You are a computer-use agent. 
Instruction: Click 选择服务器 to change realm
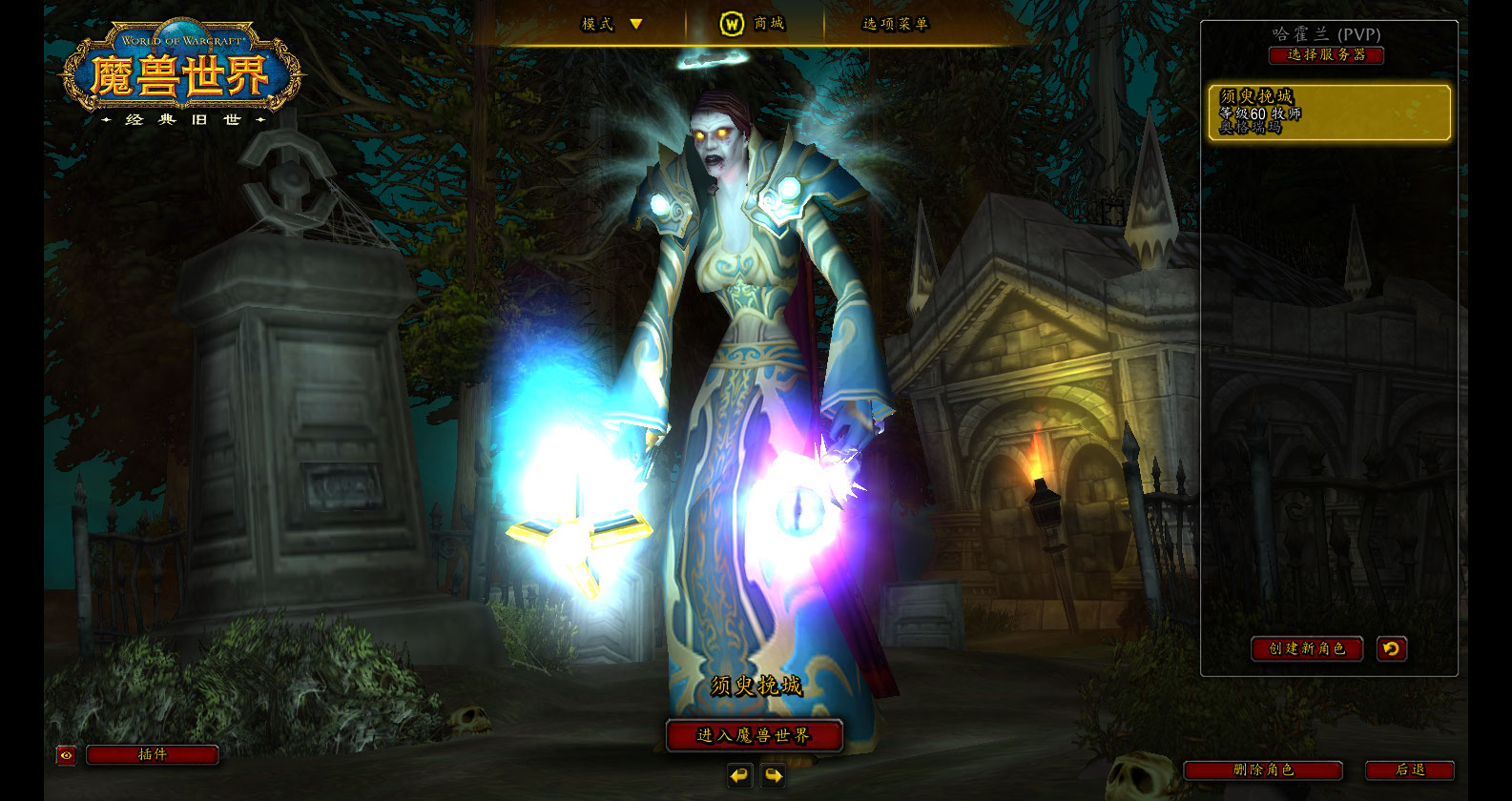click(x=1326, y=55)
